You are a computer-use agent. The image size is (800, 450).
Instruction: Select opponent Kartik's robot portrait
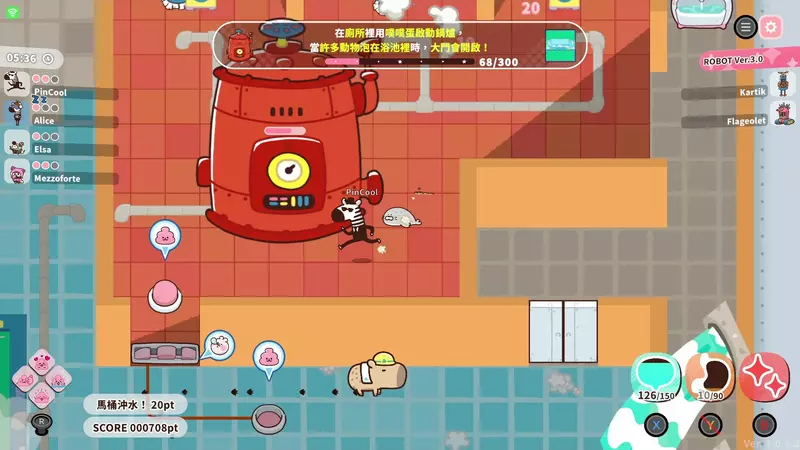pyautogui.click(x=782, y=91)
